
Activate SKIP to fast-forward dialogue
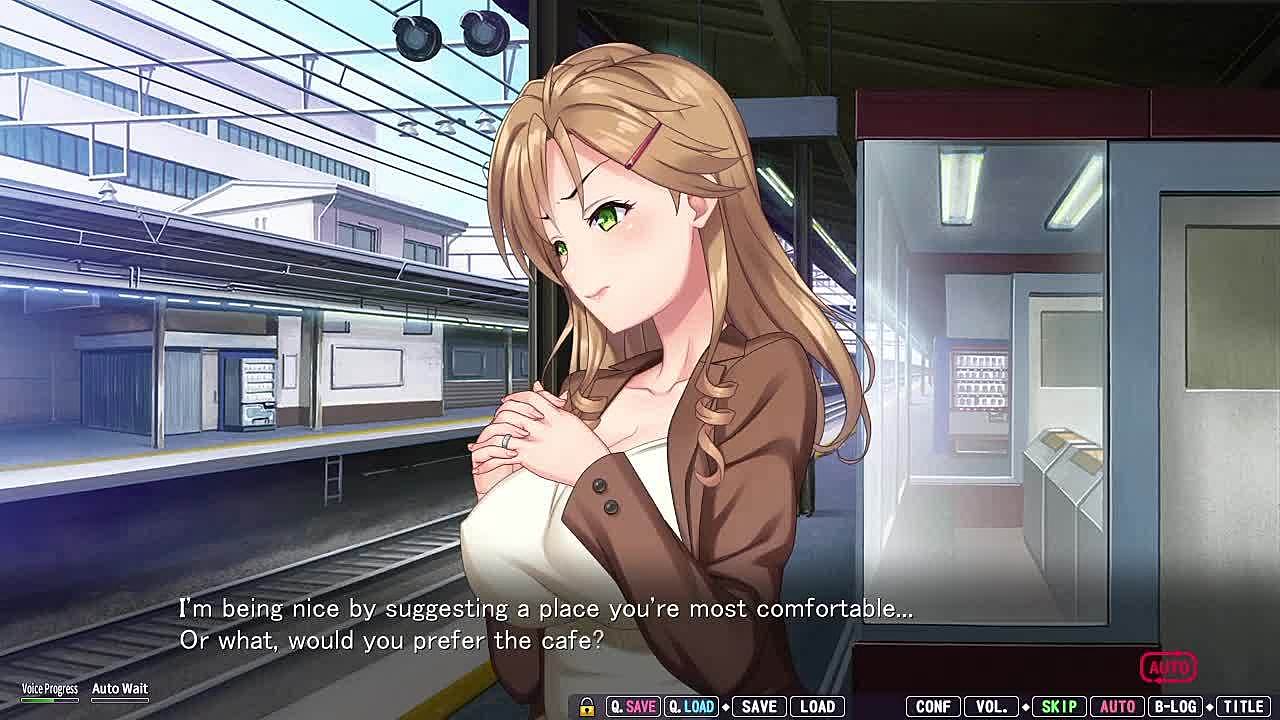point(1058,707)
